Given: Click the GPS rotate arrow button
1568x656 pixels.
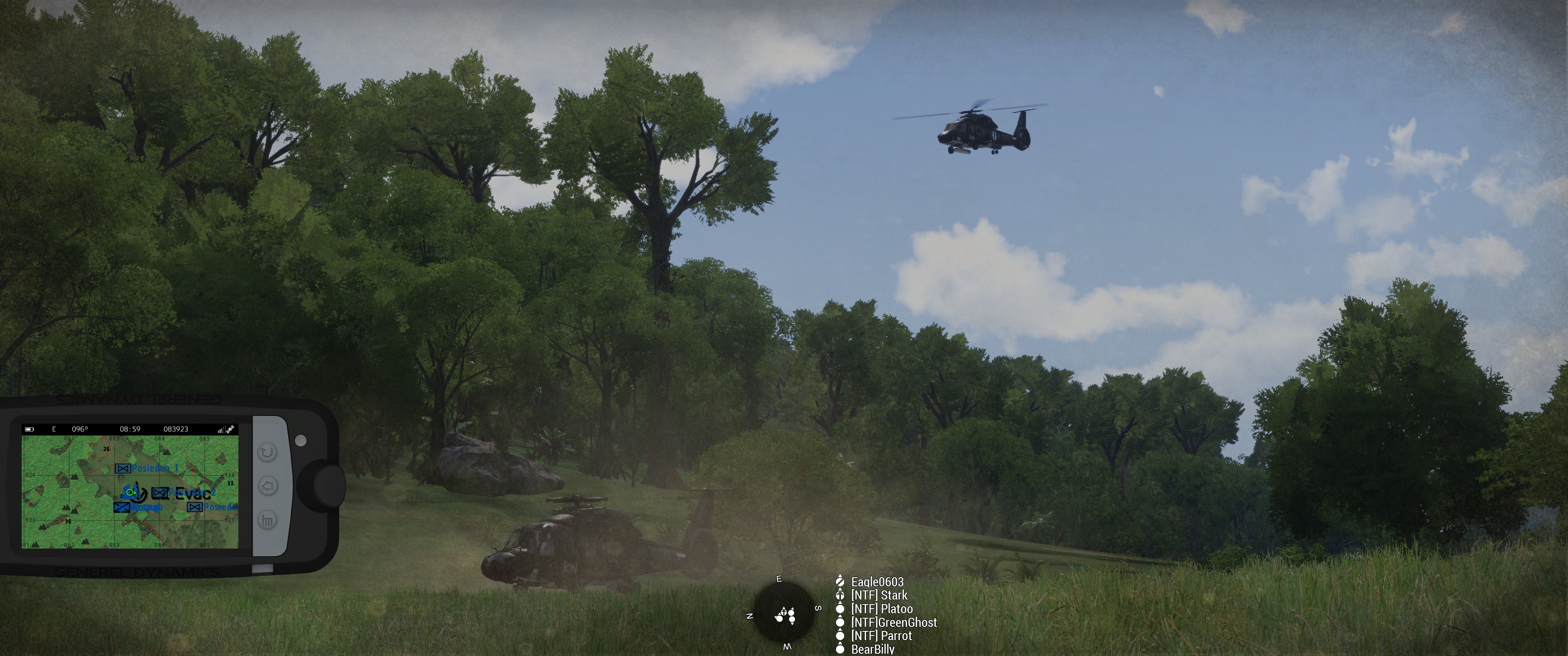Looking at the screenshot, I should click(267, 452).
